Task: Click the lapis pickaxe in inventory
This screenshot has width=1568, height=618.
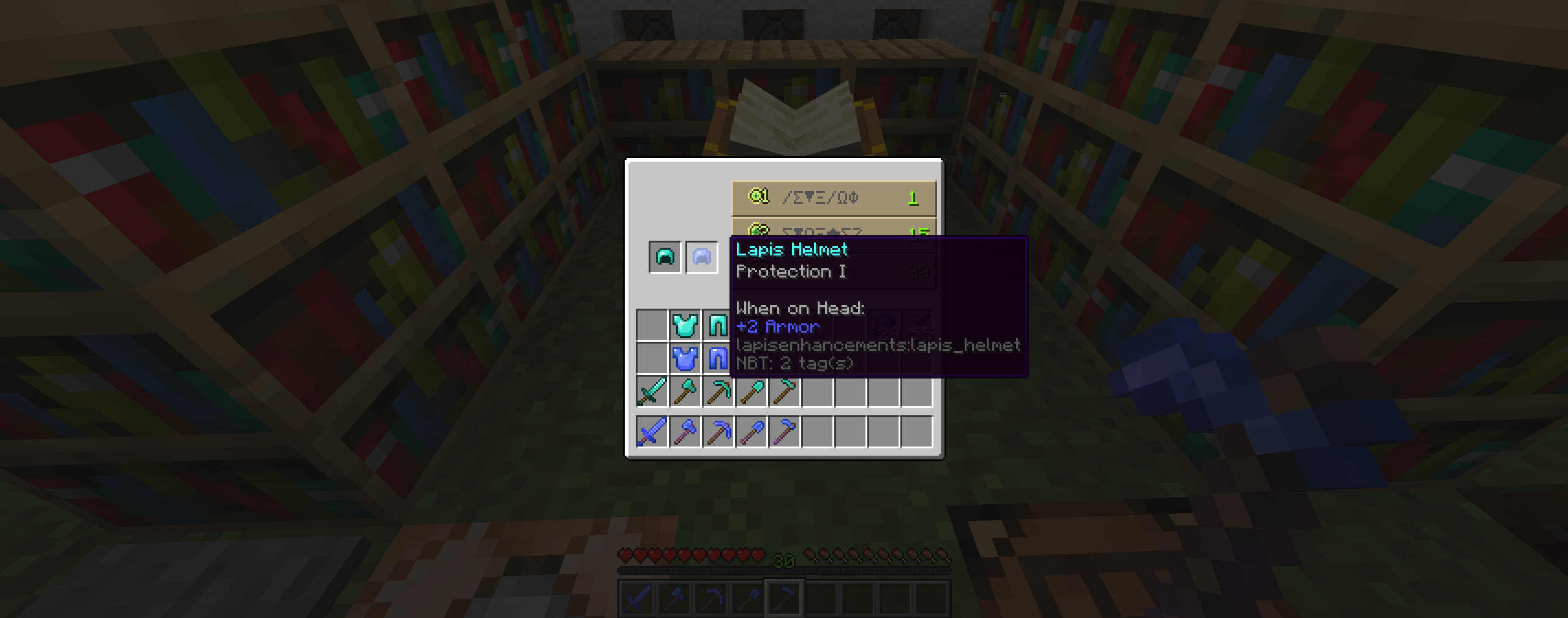Action: 718,431
